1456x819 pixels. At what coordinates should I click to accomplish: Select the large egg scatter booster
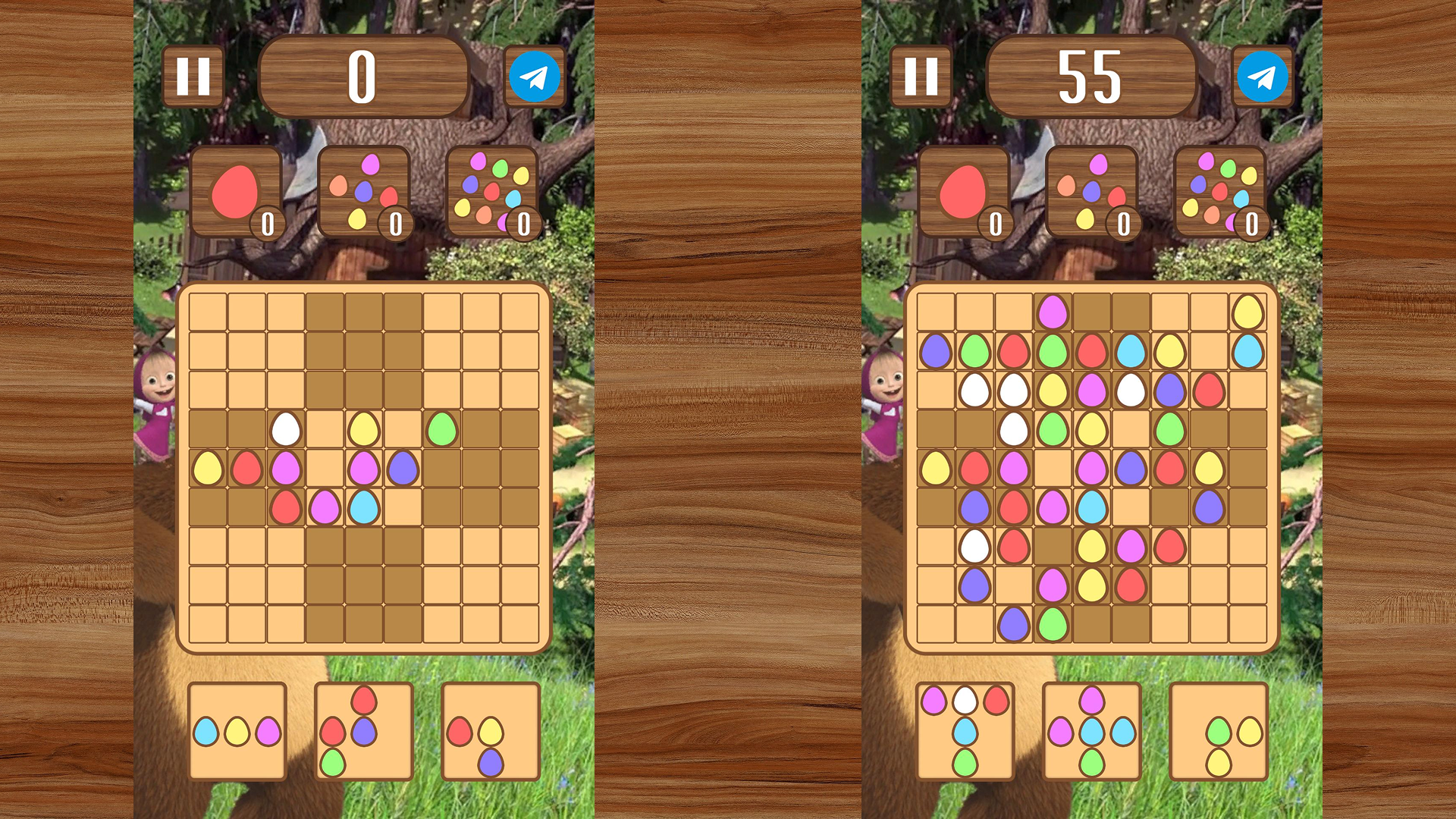493,190
